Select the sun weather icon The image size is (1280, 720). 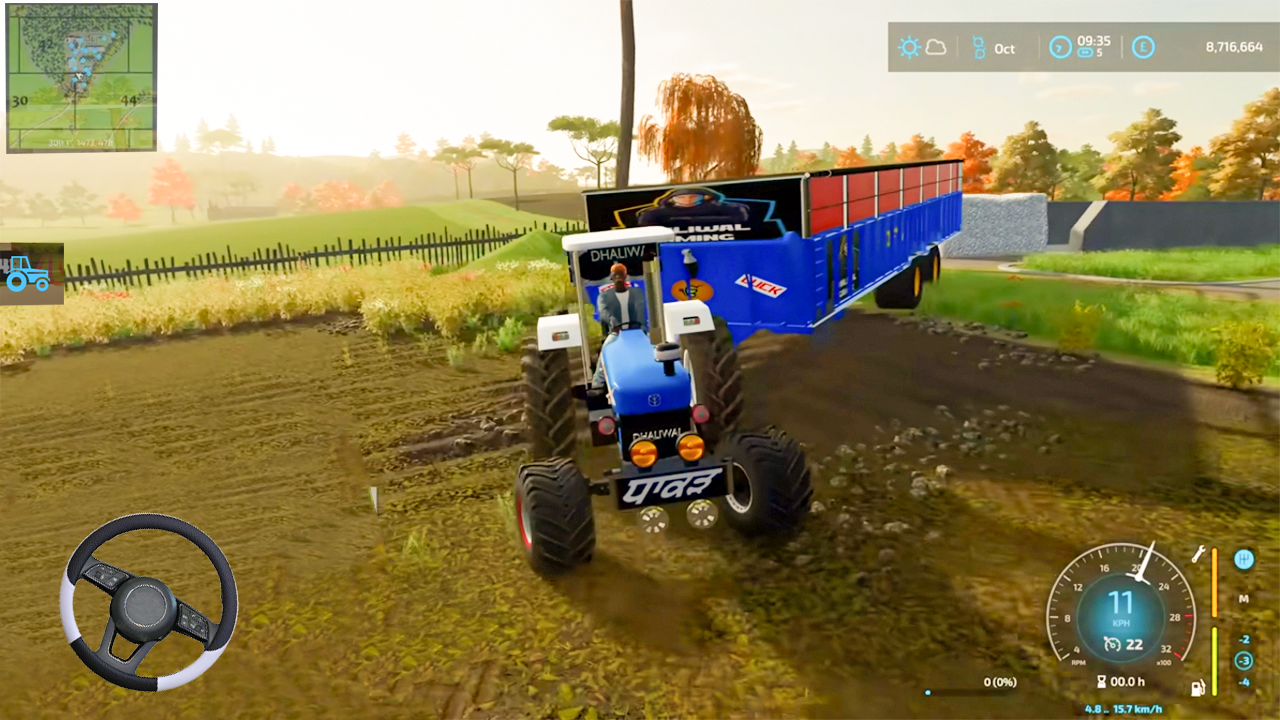pyautogui.click(x=910, y=48)
